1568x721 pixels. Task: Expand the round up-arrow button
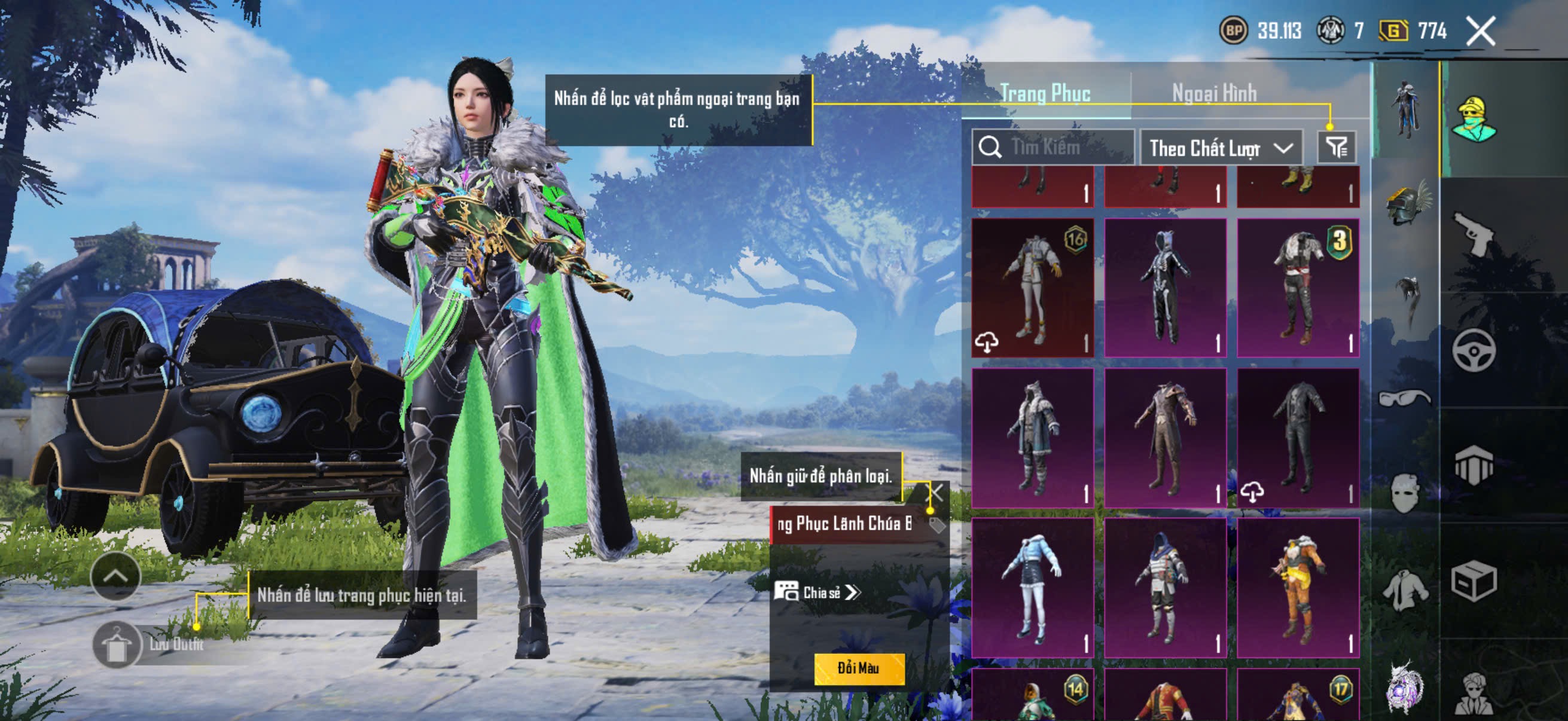pyautogui.click(x=115, y=576)
